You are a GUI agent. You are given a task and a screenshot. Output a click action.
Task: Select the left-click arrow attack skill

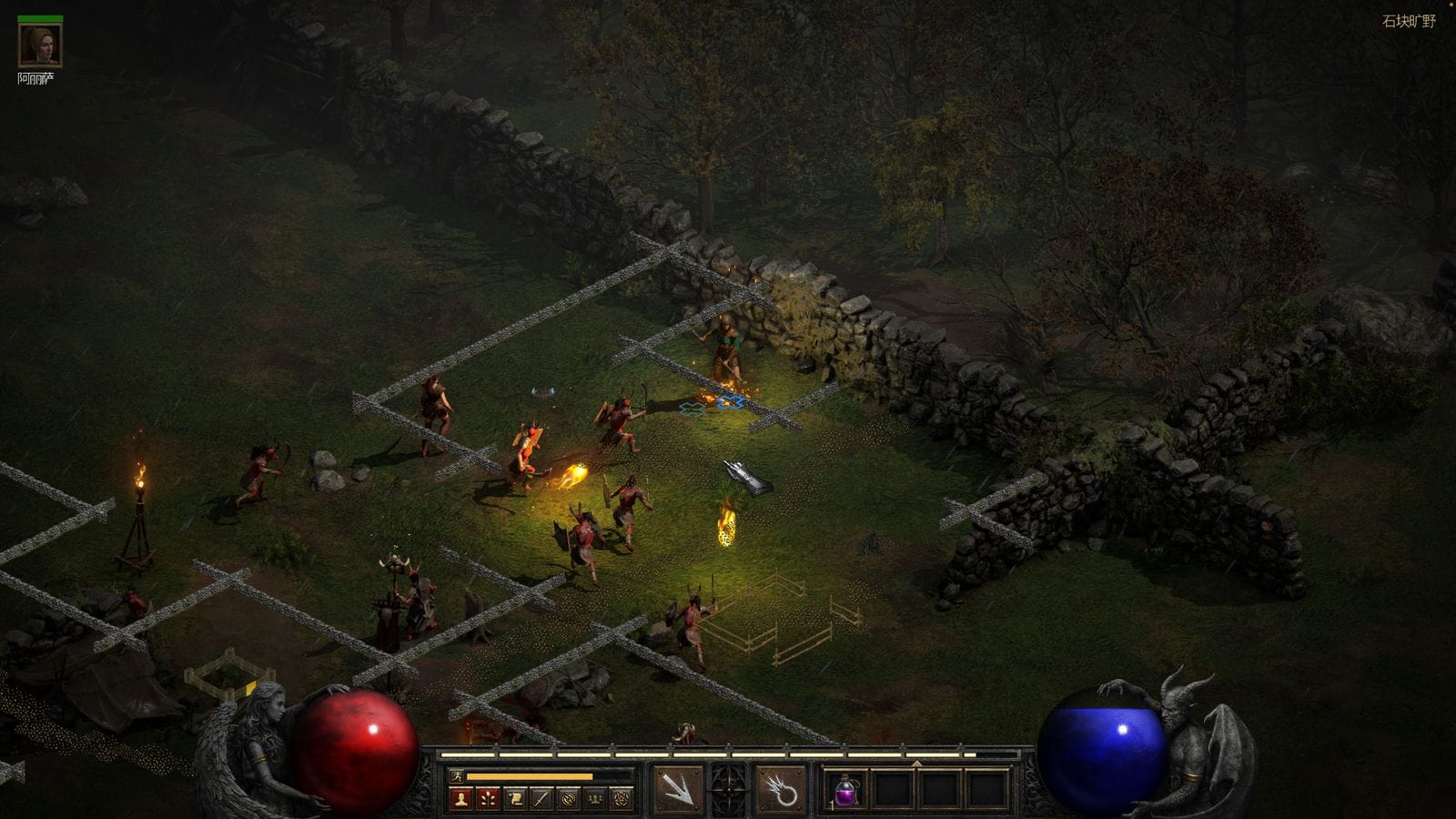click(x=678, y=789)
